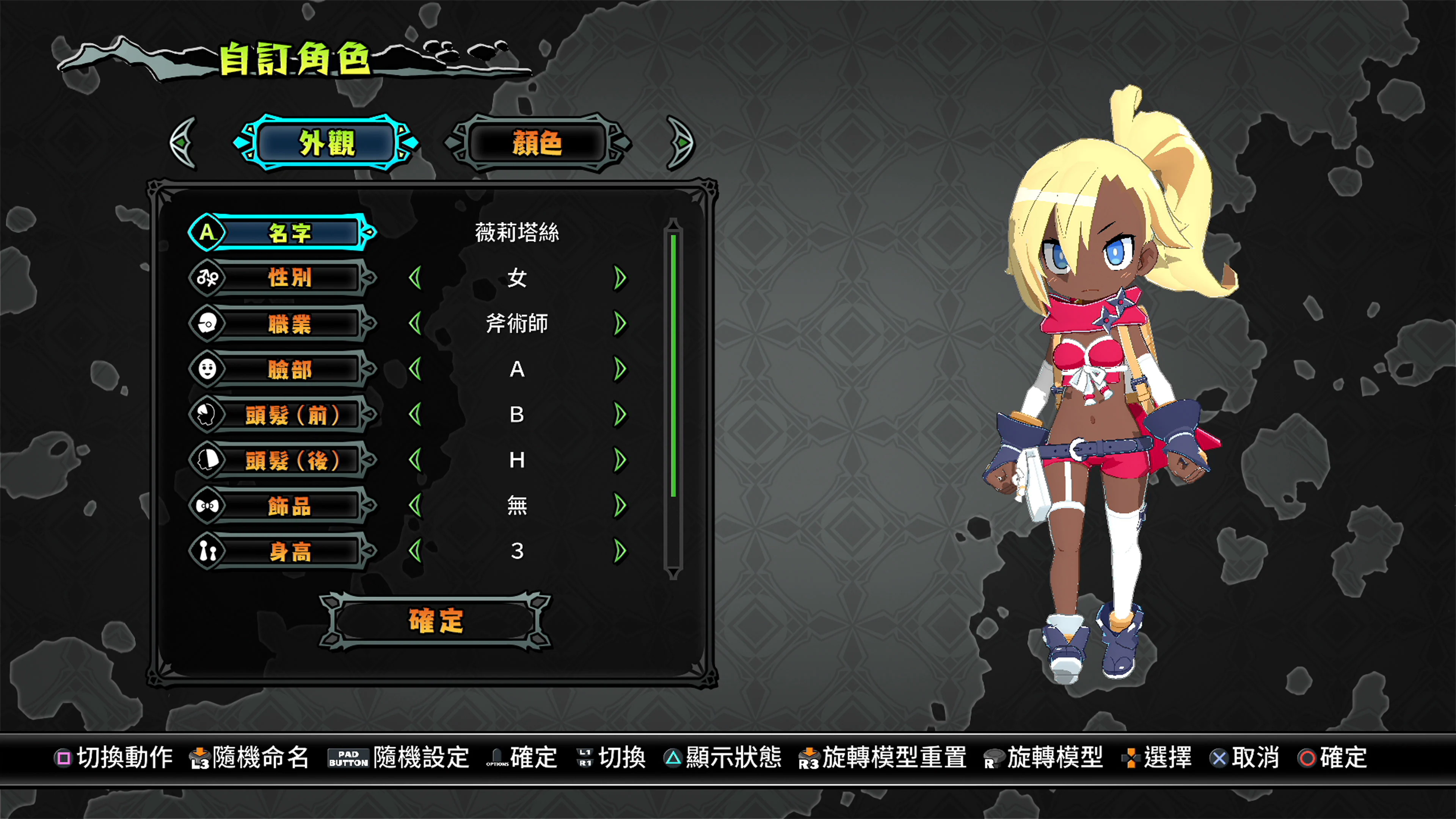The image size is (1456, 819).
Task: Select the helmet icon next to 職業
Action: 207,323
